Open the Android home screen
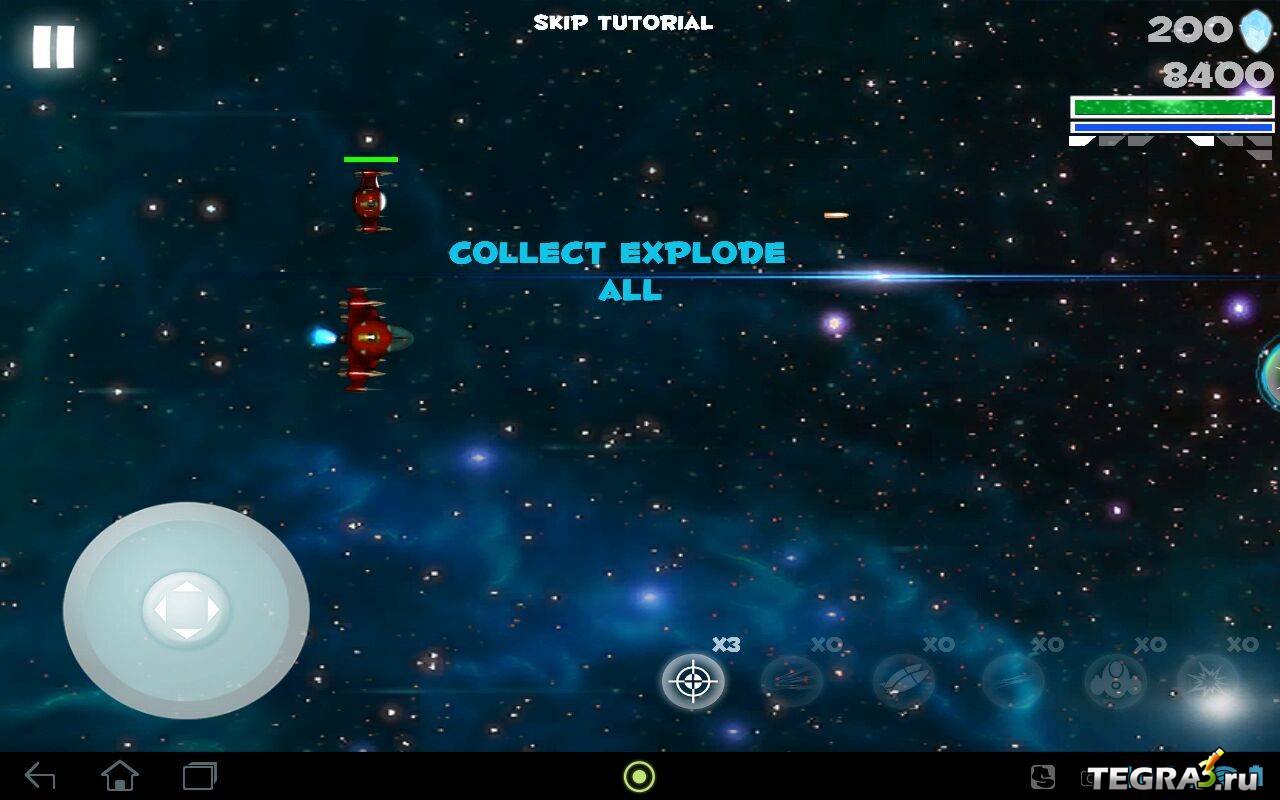1280x800 pixels. (120, 776)
